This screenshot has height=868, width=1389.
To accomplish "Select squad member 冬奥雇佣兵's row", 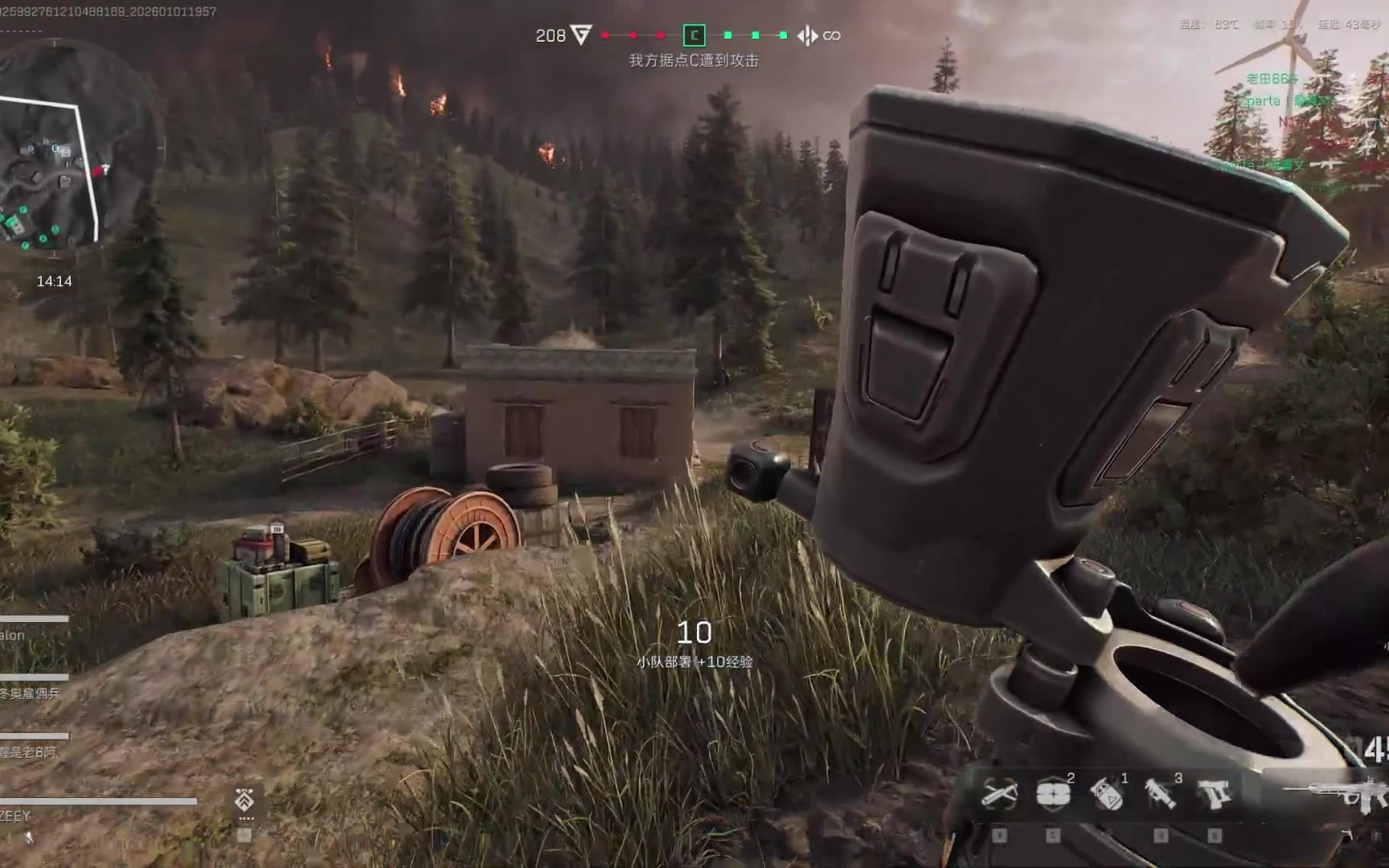I will point(31,693).
